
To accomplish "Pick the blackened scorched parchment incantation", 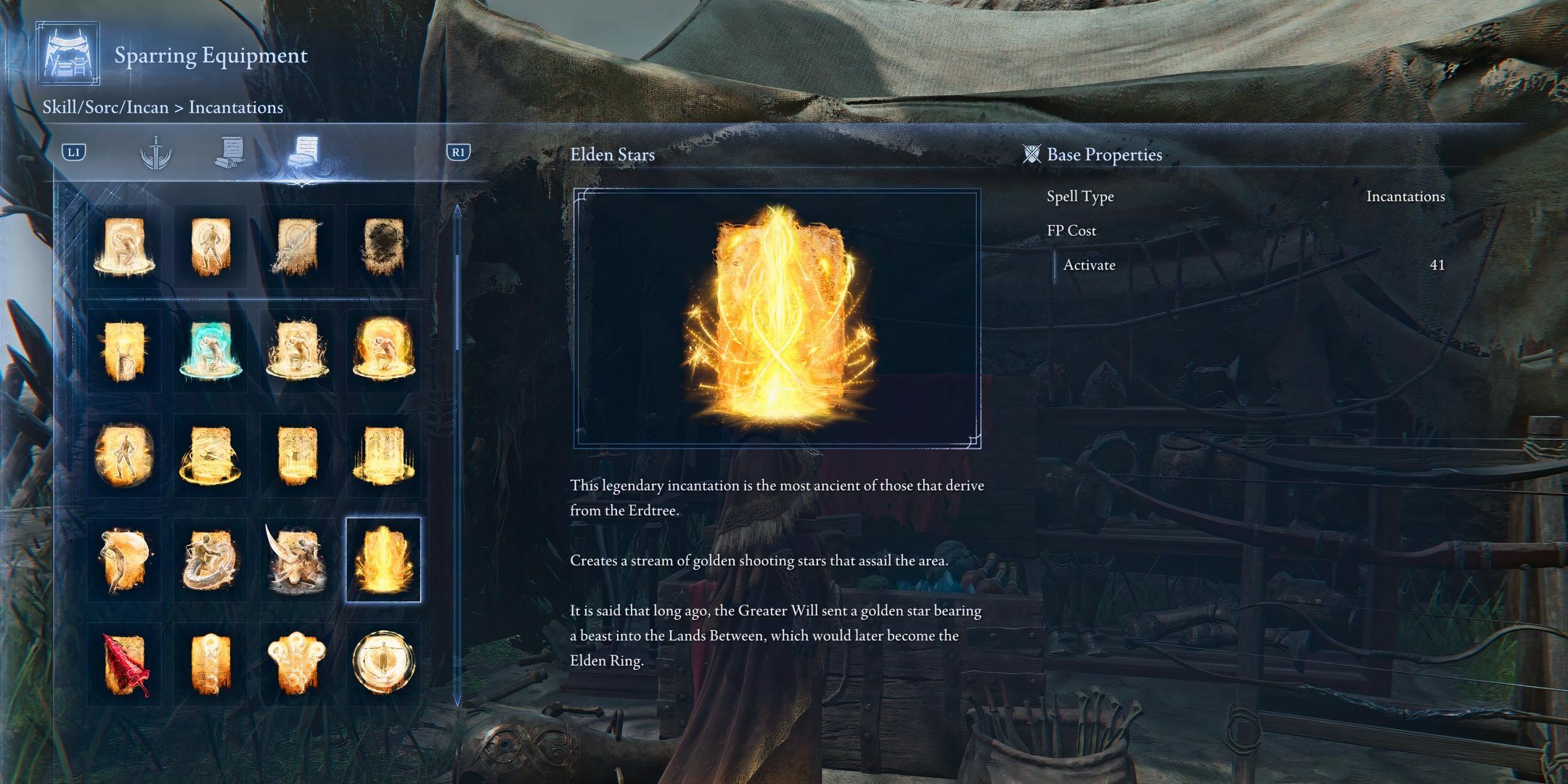I will pyautogui.click(x=383, y=246).
